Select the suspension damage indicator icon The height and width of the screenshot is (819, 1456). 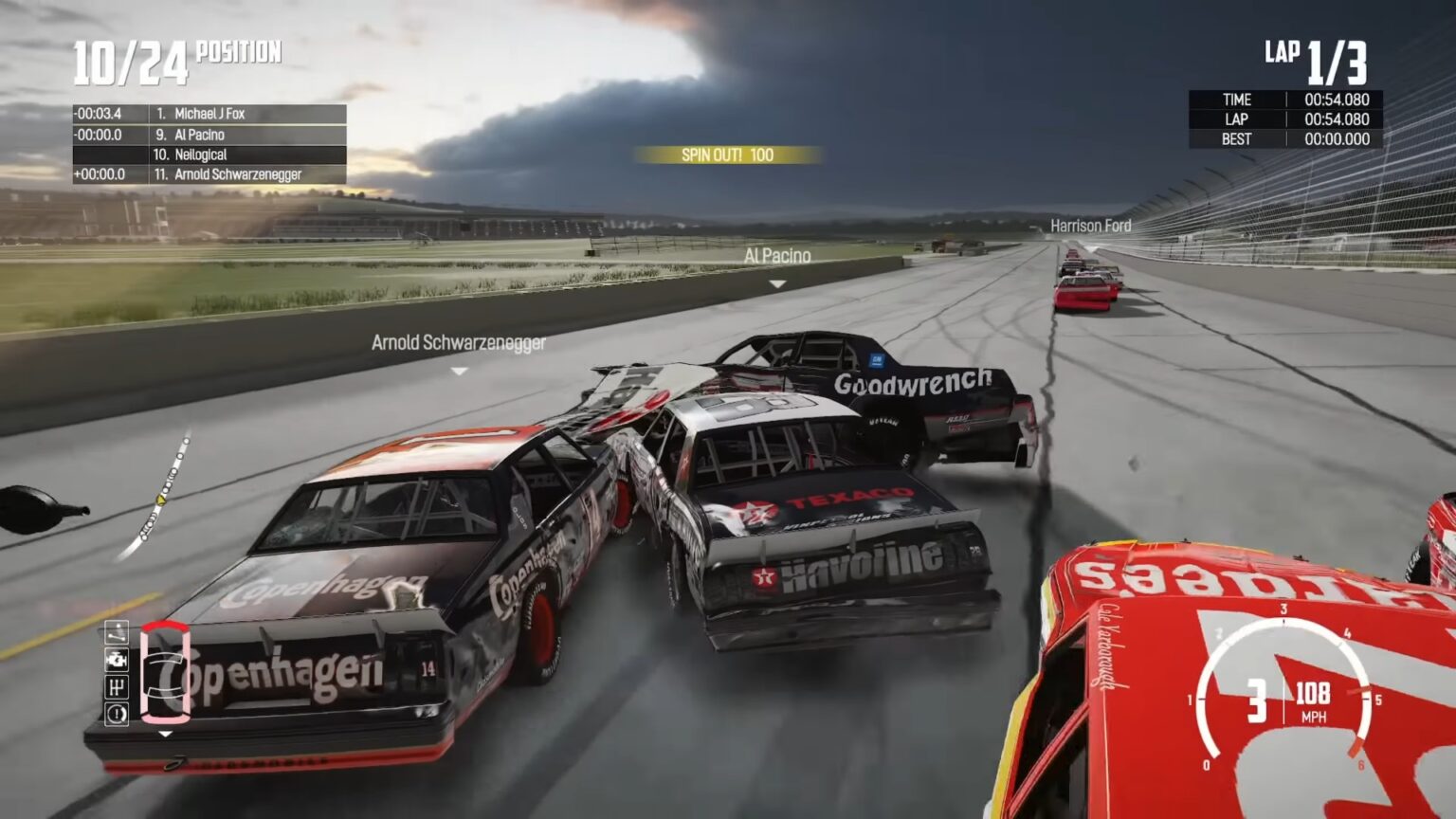(117, 632)
